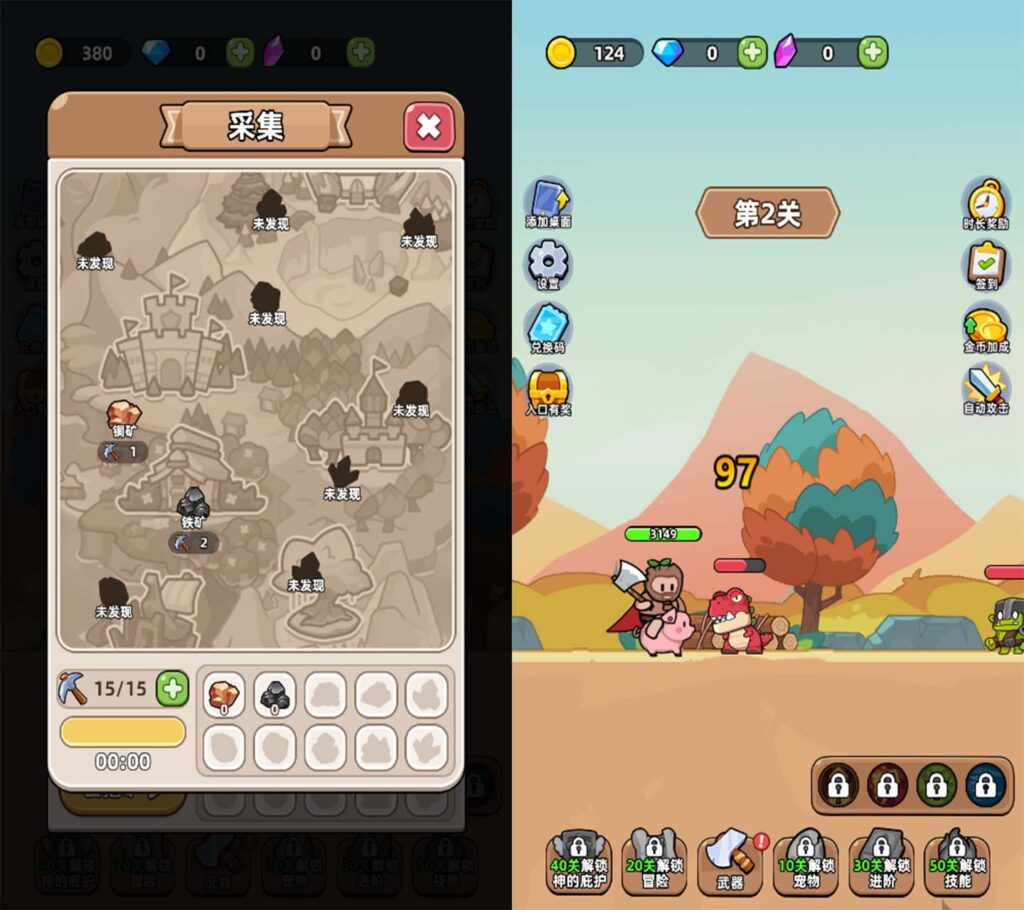The height and width of the screenshot is (910, 1024).
Task: Tap the locked 技能 skill button
Action: click(957, 860)
